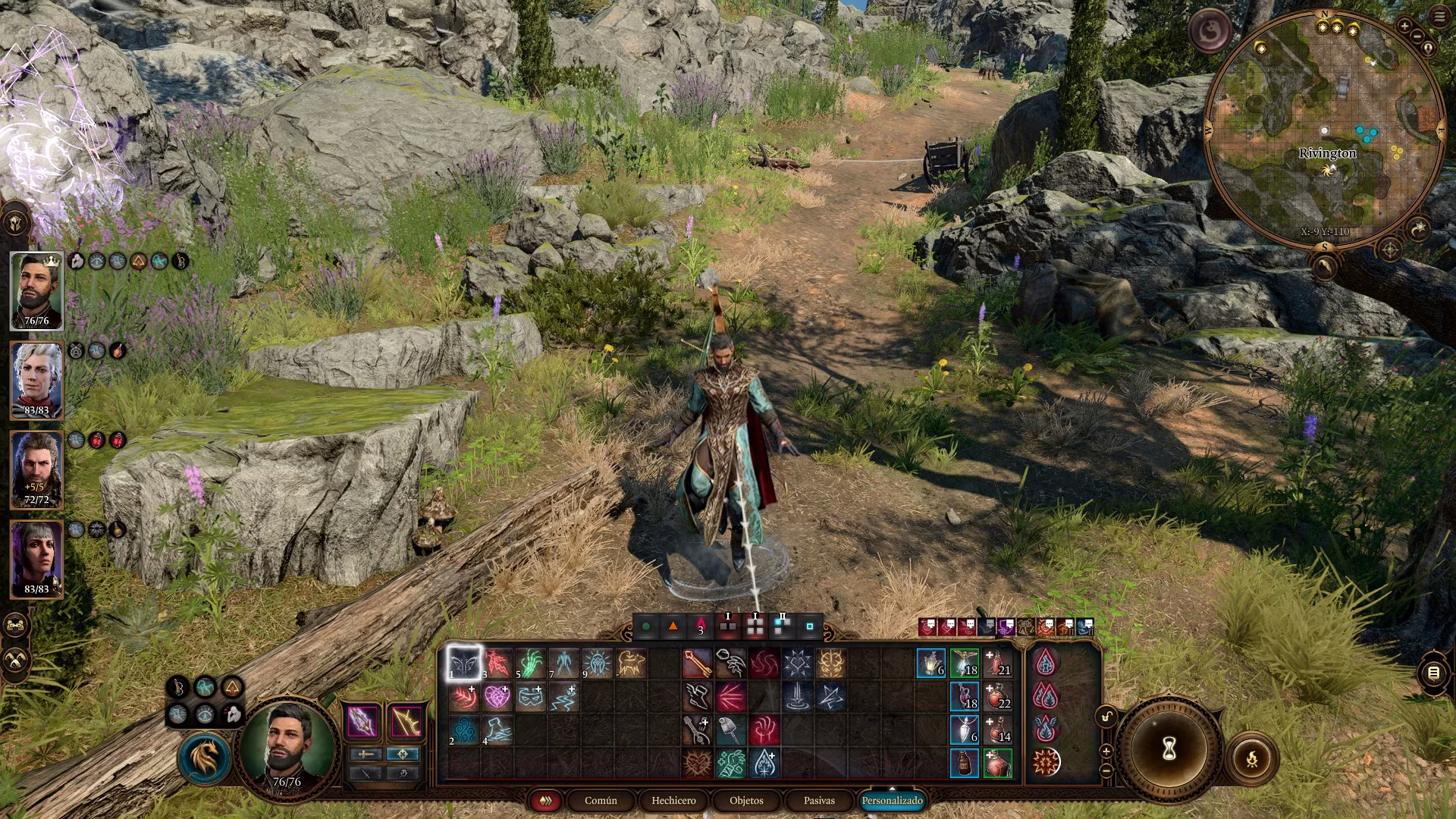Show the Objetos hotbar tab

pos(746,801)
